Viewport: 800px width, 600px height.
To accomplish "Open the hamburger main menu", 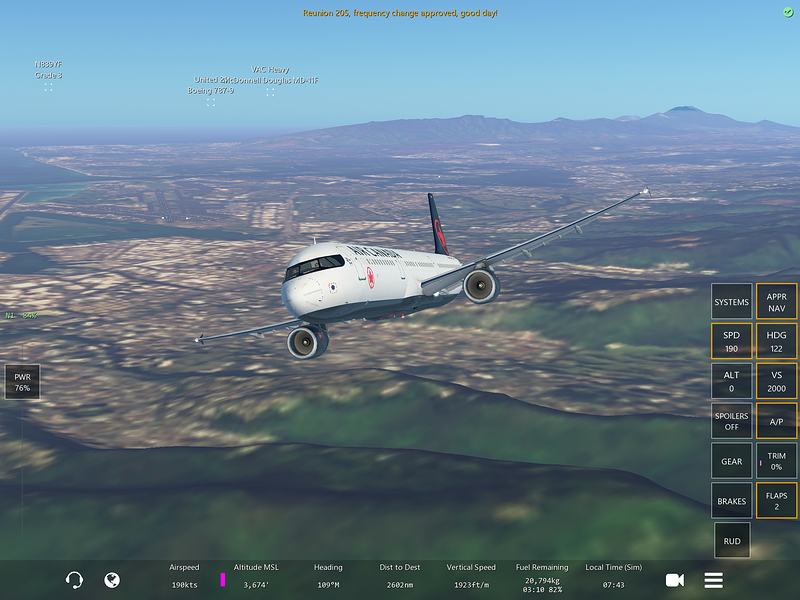I will [713, 580].
